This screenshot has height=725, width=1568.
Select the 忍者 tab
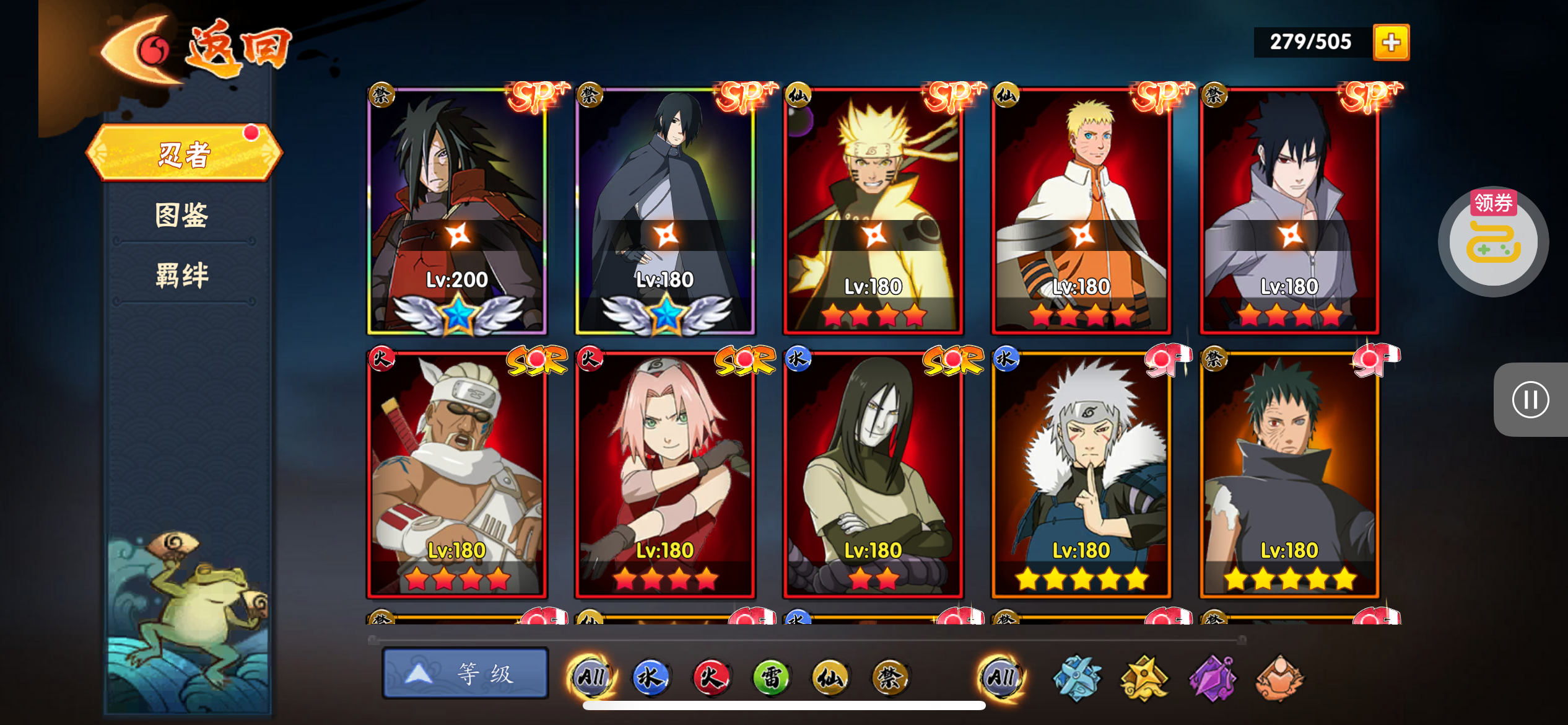(184, 154)
